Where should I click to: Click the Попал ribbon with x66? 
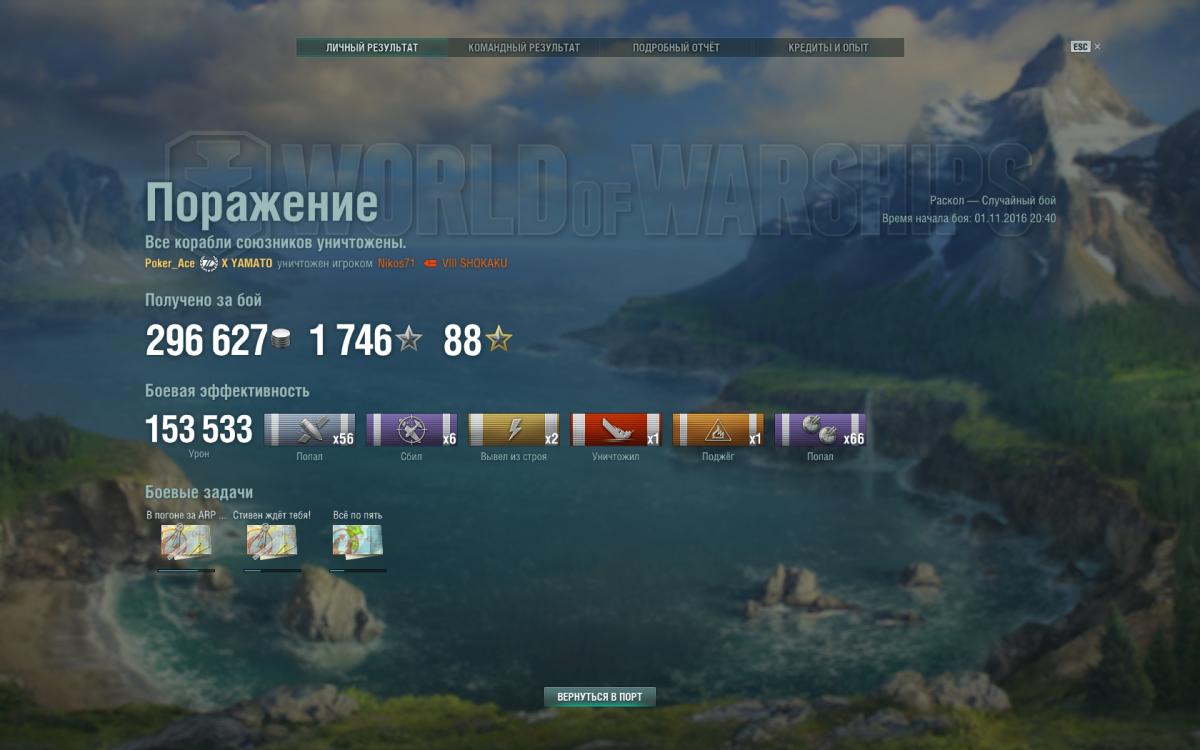pyautogui.click(x=820, y=430)
